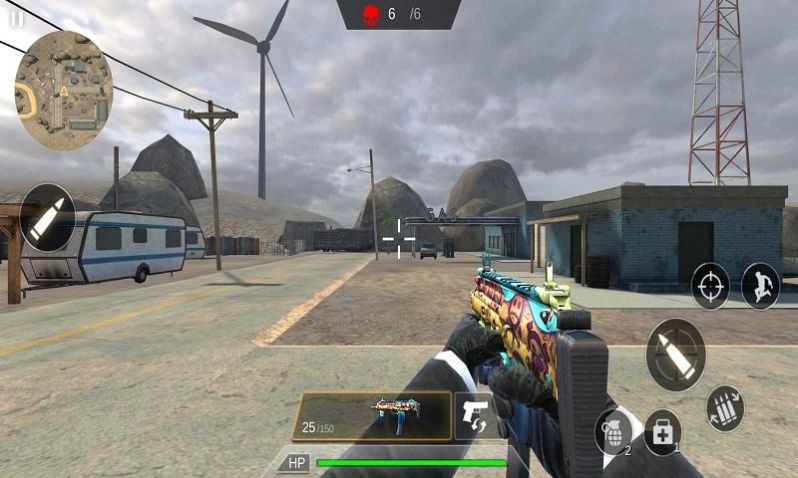Reload using the three-bullets ammo button
Image resolution: width=798 pixels, height=478 pixels.
tap(724, 408)
